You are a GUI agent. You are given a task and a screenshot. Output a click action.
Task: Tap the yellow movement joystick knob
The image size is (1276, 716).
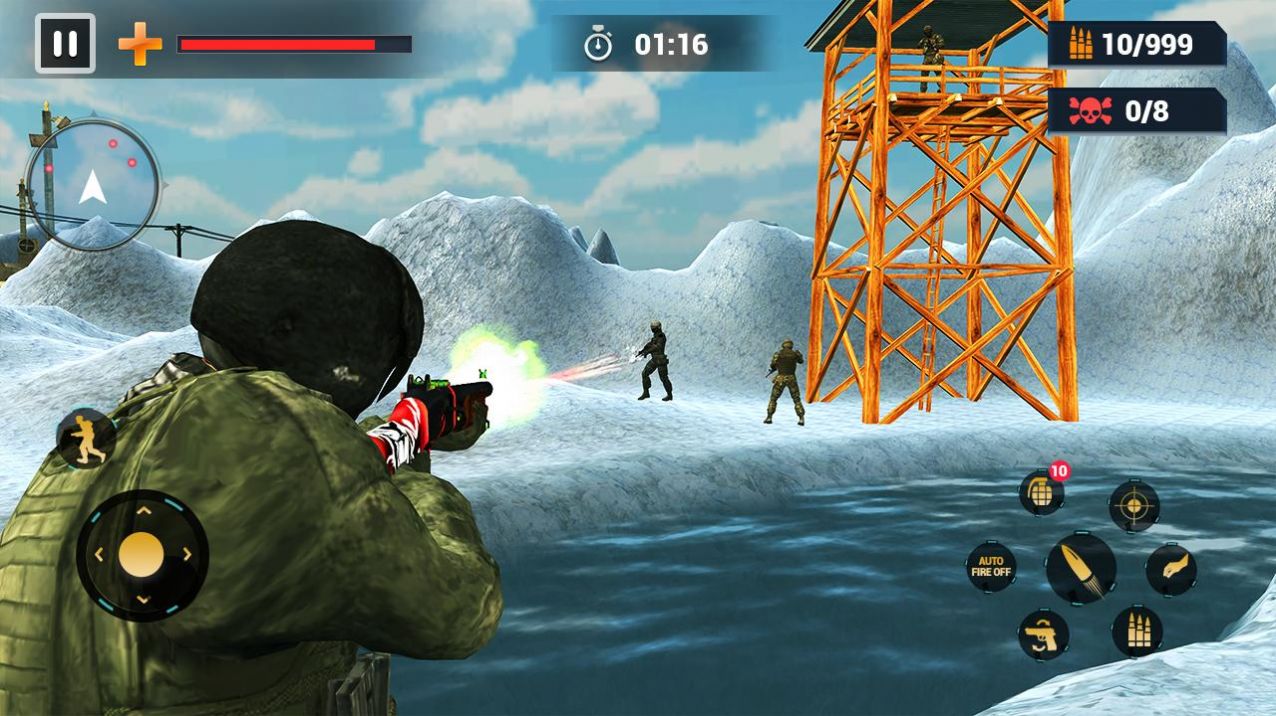click(141, 555)
